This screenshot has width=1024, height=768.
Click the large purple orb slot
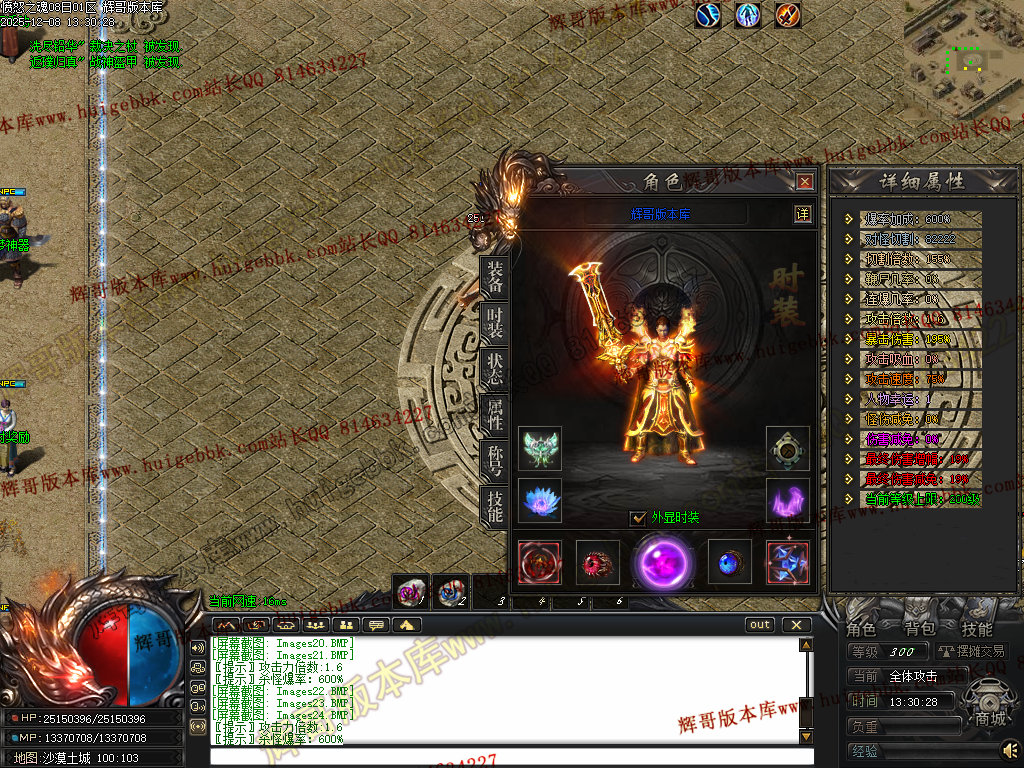click(x=663, y=561)
